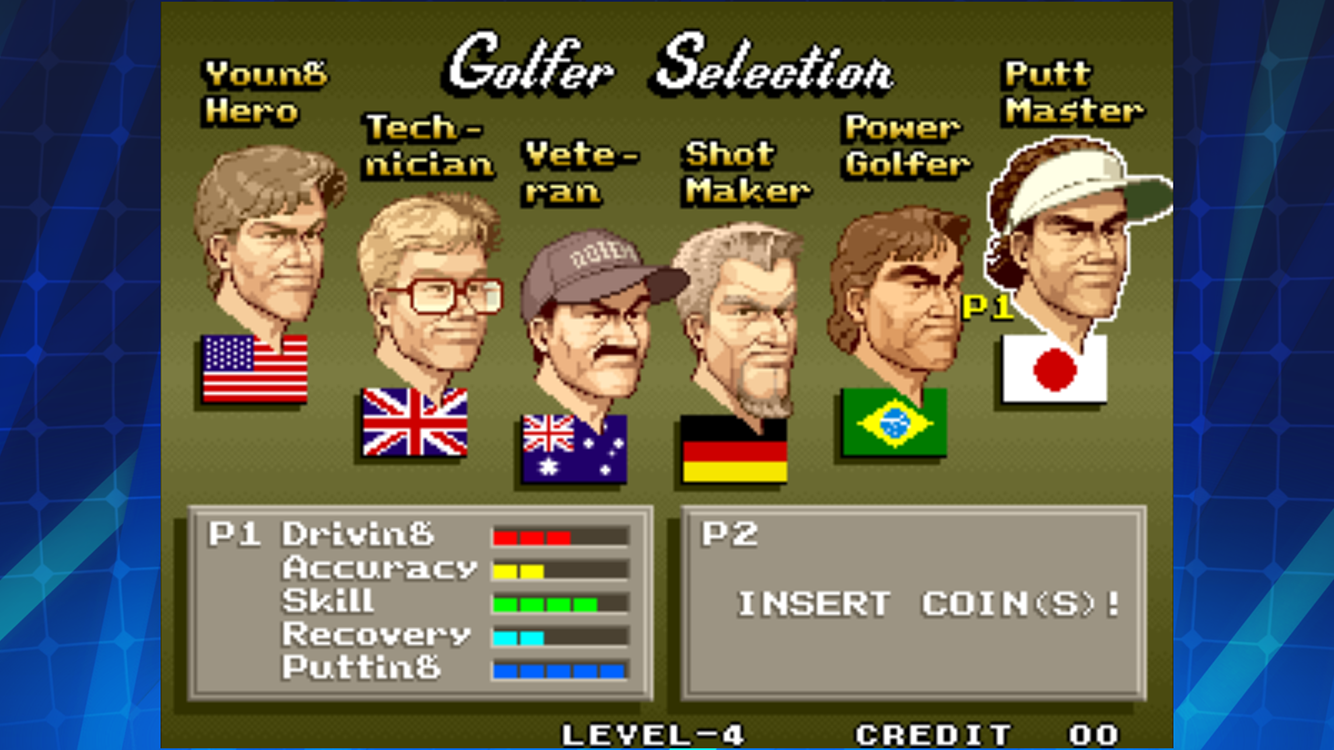Click the United Kingdom flag
The width and height of the screenshot is (1334, 750).
tap(414, 422)
